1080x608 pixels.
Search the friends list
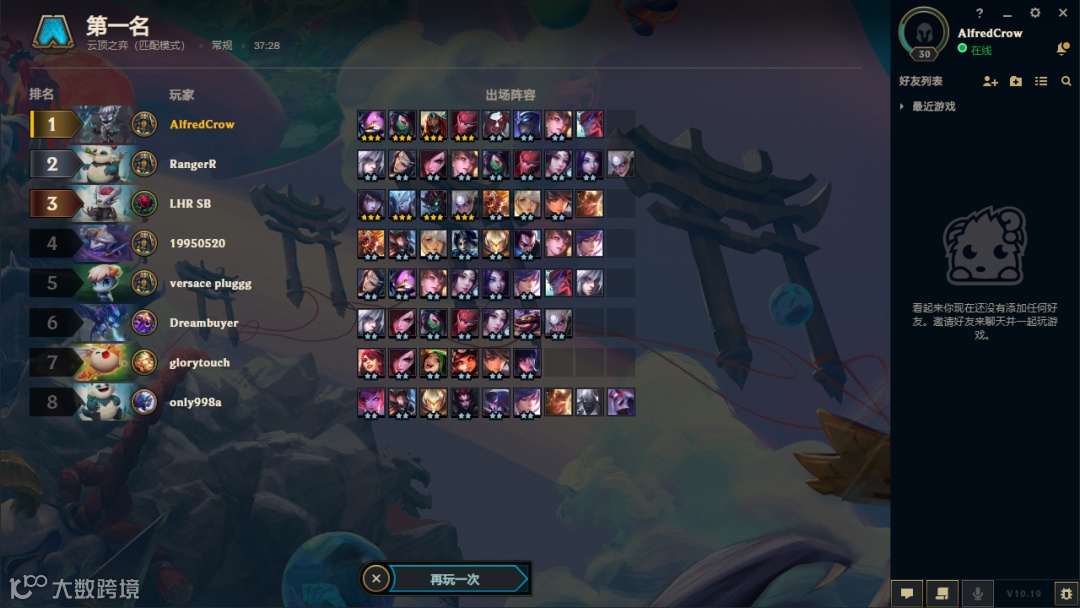coord(1066,81)
